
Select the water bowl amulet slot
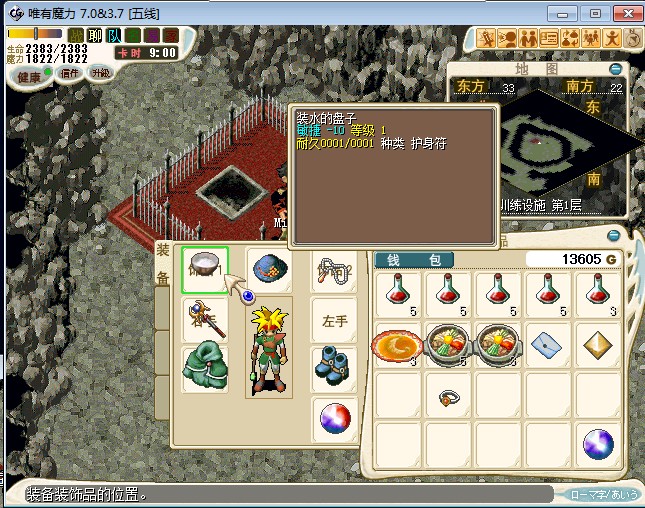[205, 269]
